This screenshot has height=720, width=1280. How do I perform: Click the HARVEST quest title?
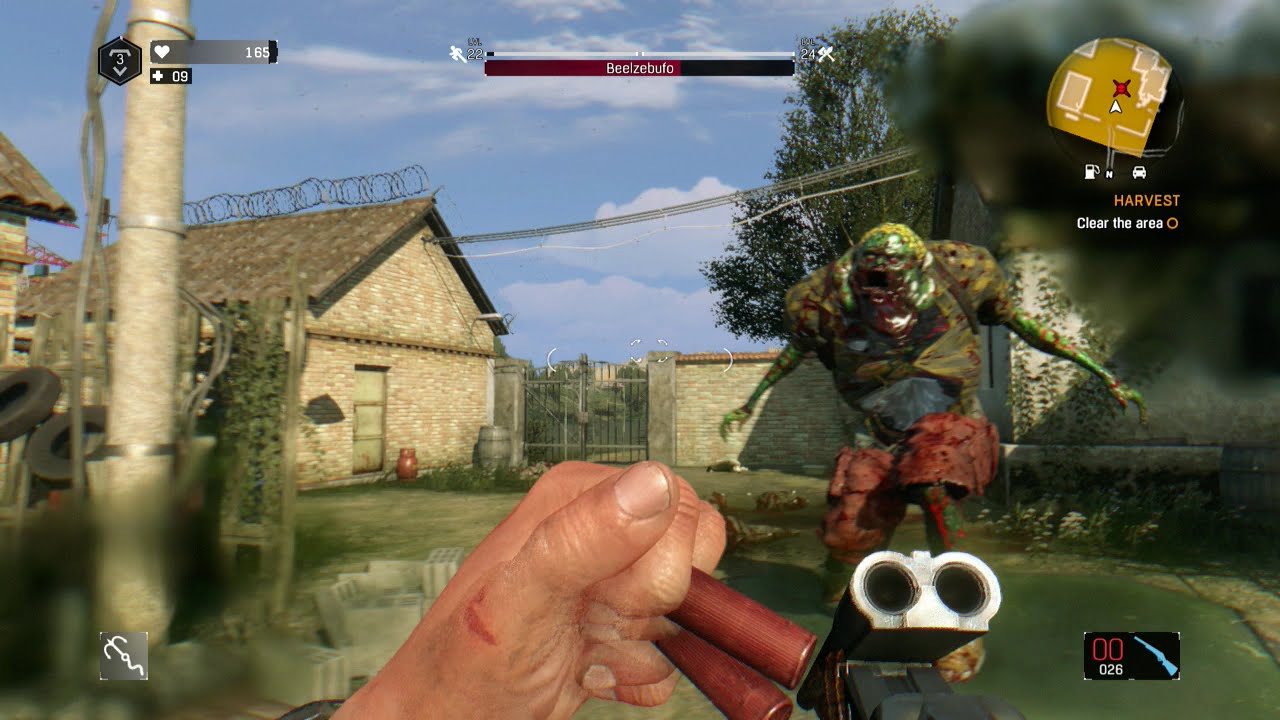click(1146, 199)
